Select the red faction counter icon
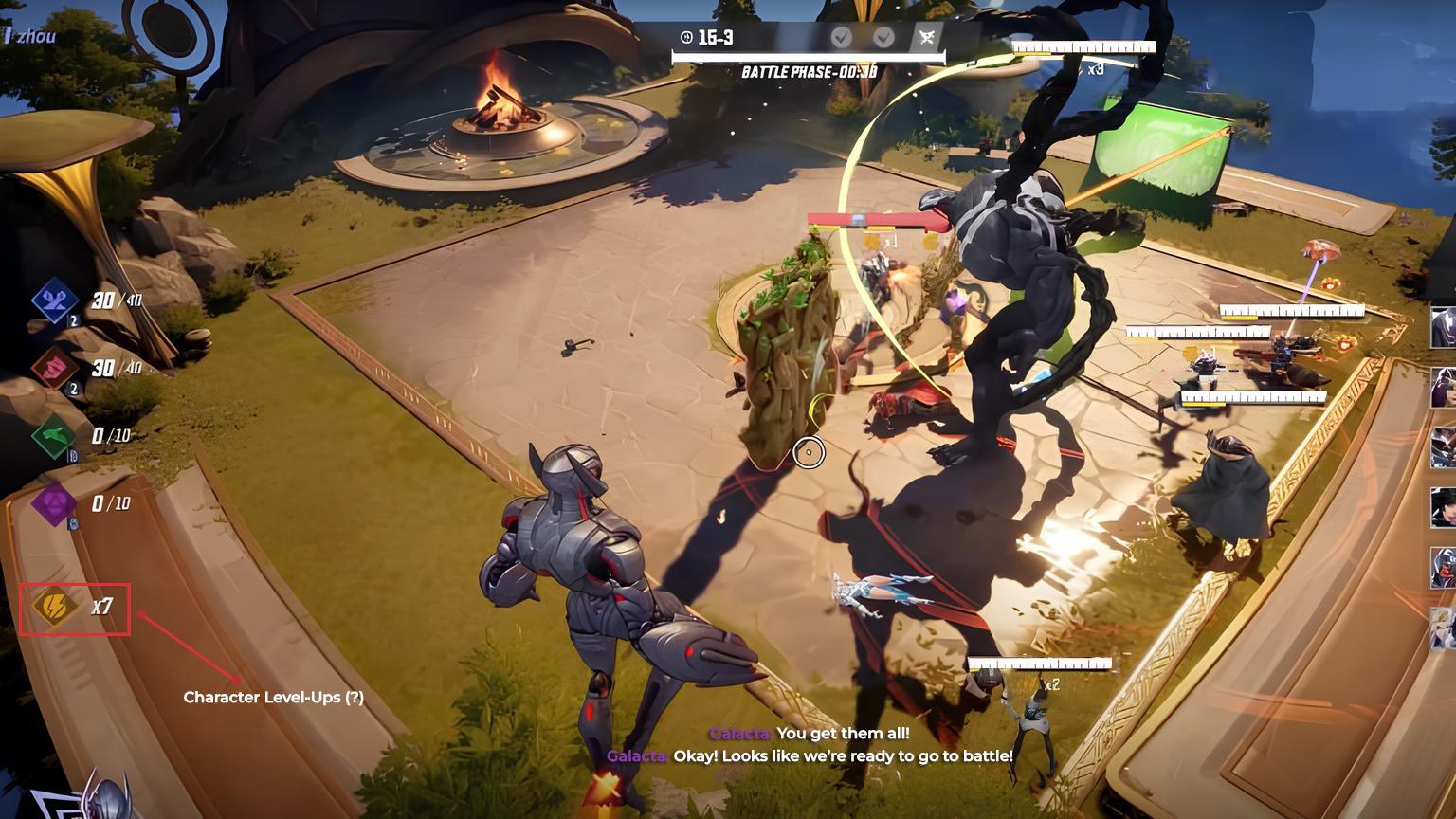This screenshot has width=1456, height=819. point(56,370)
